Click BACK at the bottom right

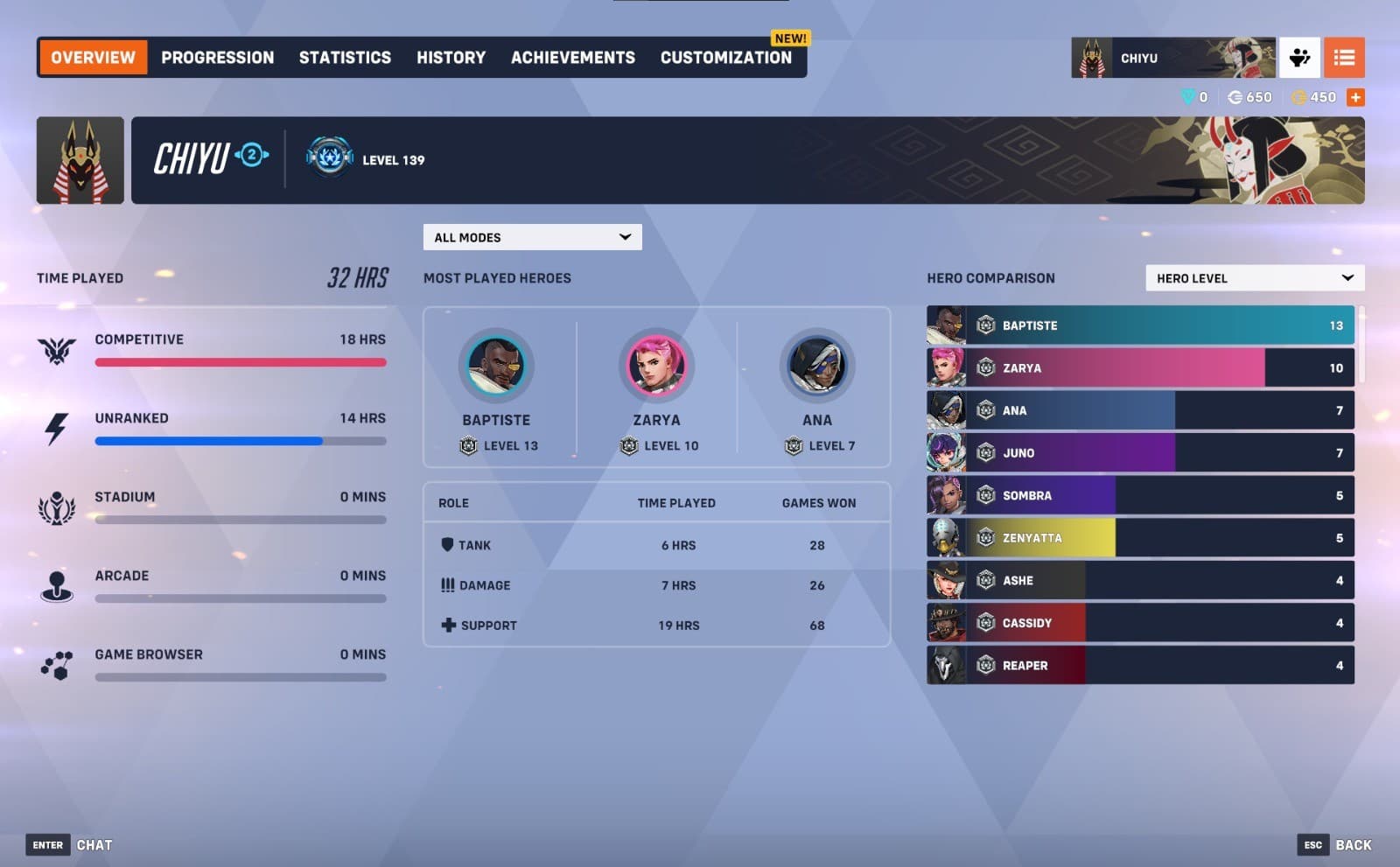1354,845
